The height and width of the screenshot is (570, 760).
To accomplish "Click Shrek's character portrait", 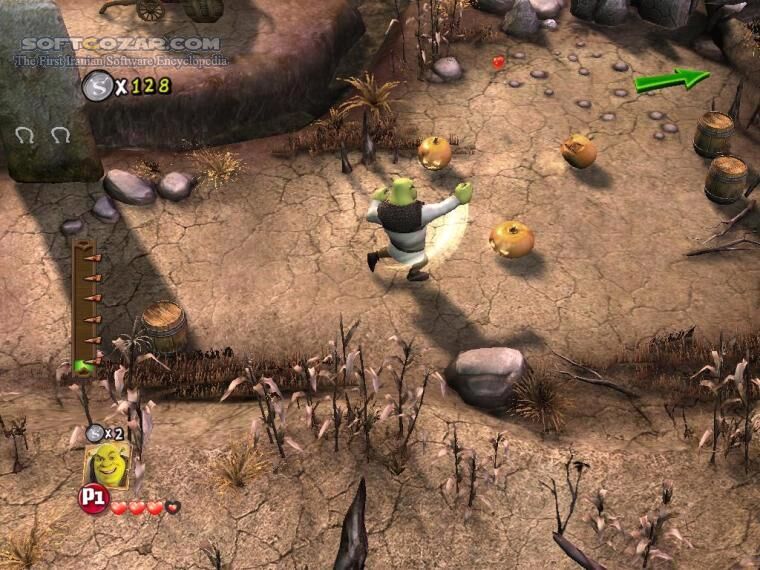I will click(x=106, y=466).
